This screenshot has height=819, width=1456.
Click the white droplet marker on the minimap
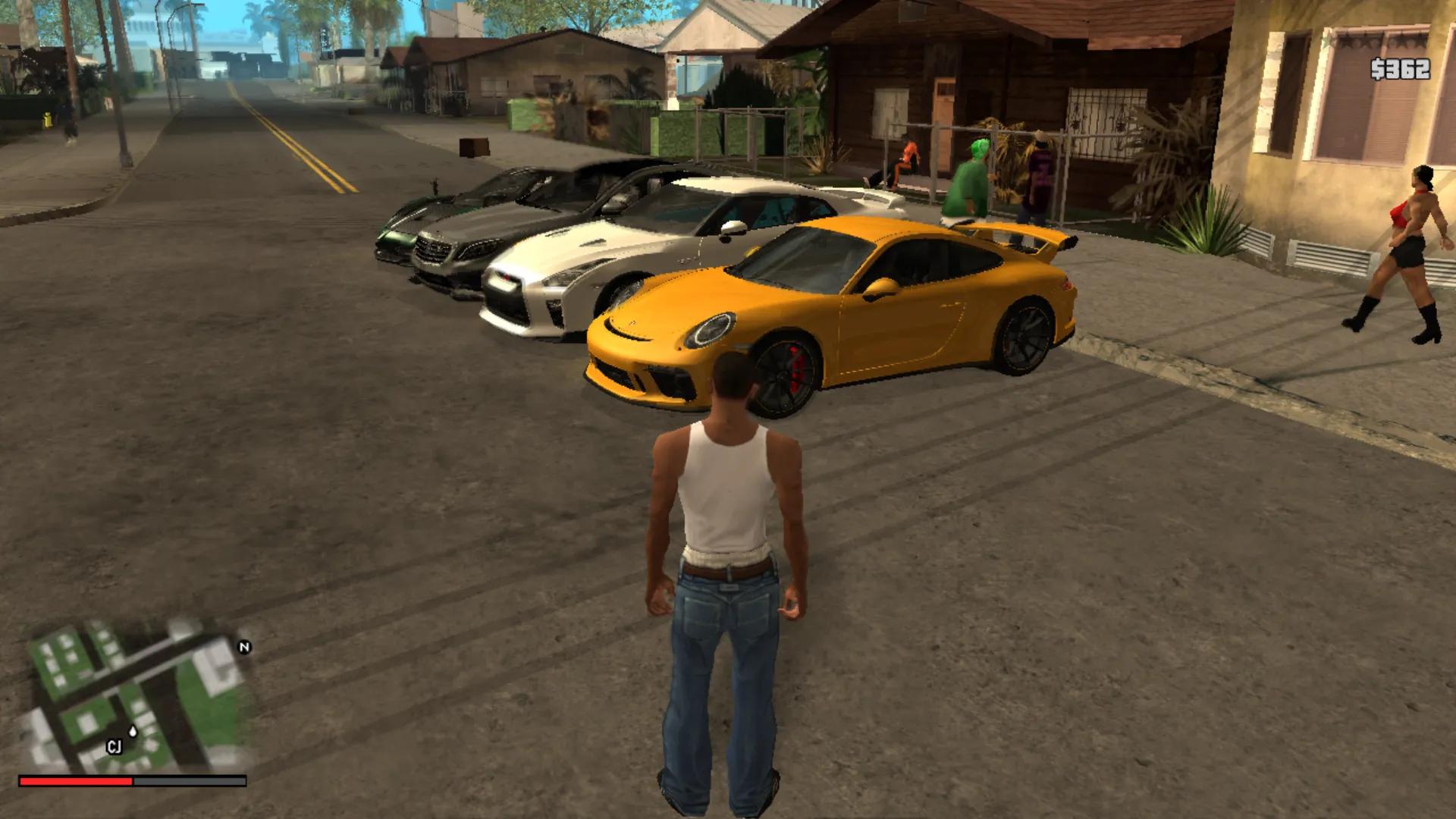(133, 730)
